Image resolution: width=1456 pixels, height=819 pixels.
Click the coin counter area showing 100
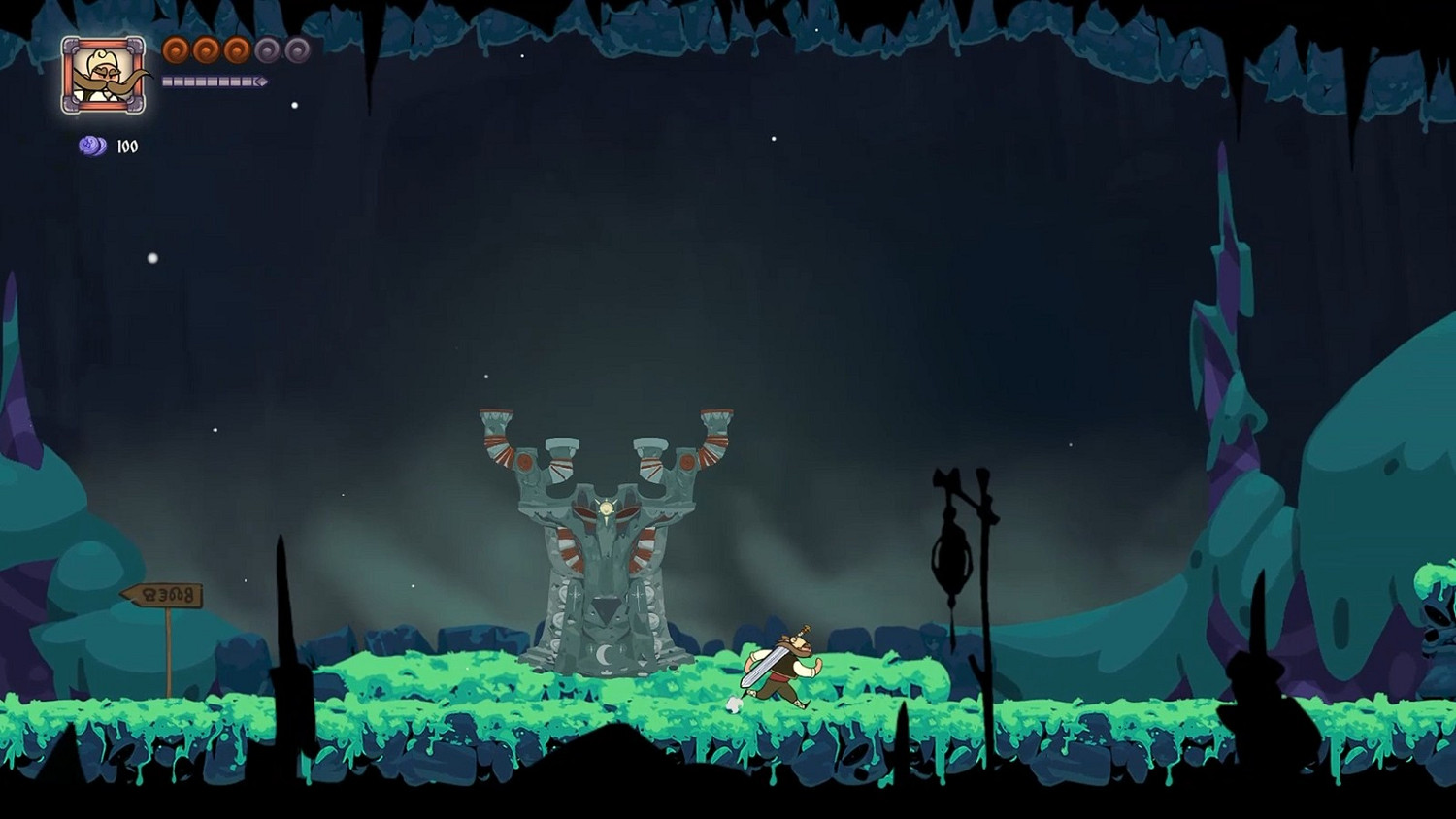coord(110,147)
